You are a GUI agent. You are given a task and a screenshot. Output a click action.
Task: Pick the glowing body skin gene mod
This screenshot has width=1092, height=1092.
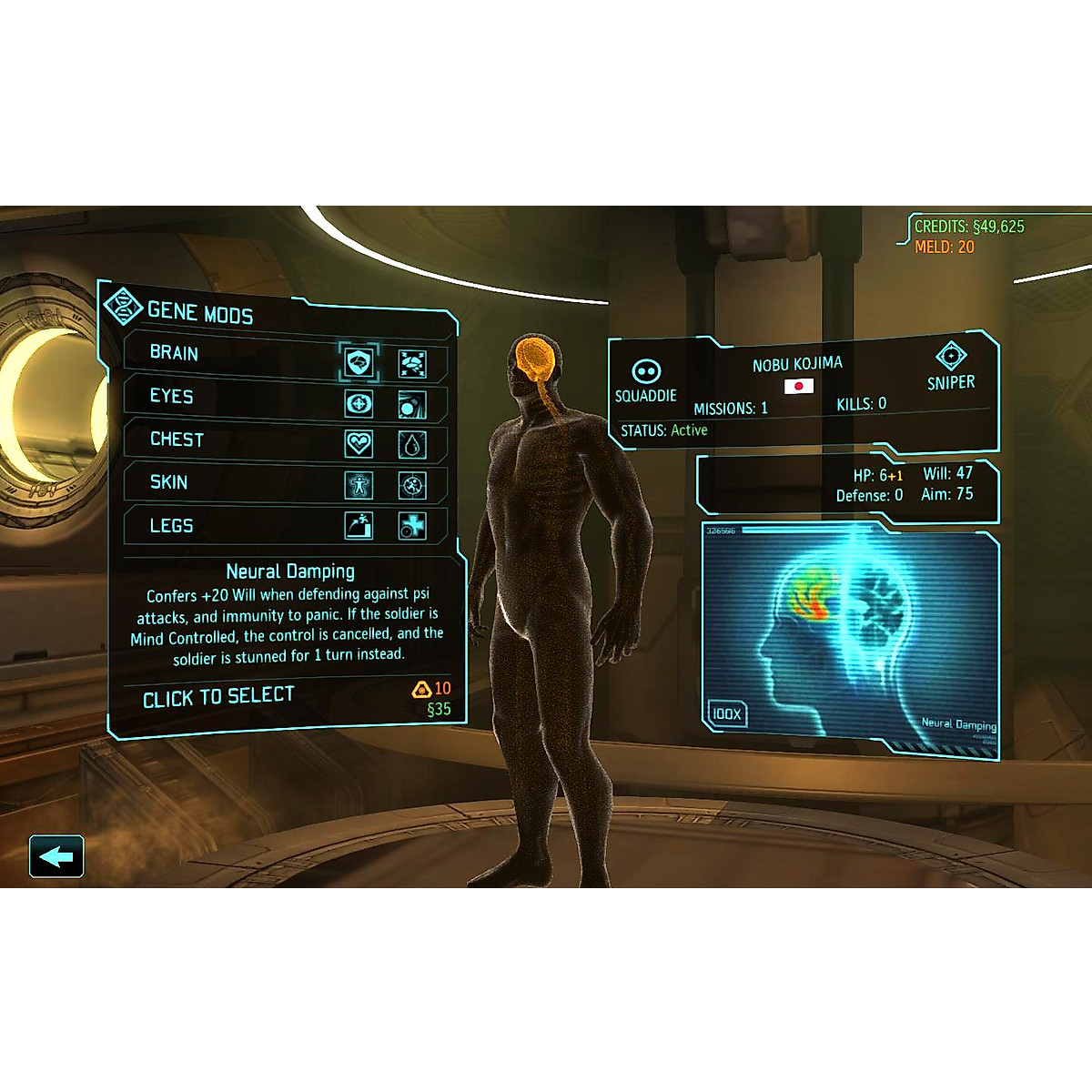(359, 484)
